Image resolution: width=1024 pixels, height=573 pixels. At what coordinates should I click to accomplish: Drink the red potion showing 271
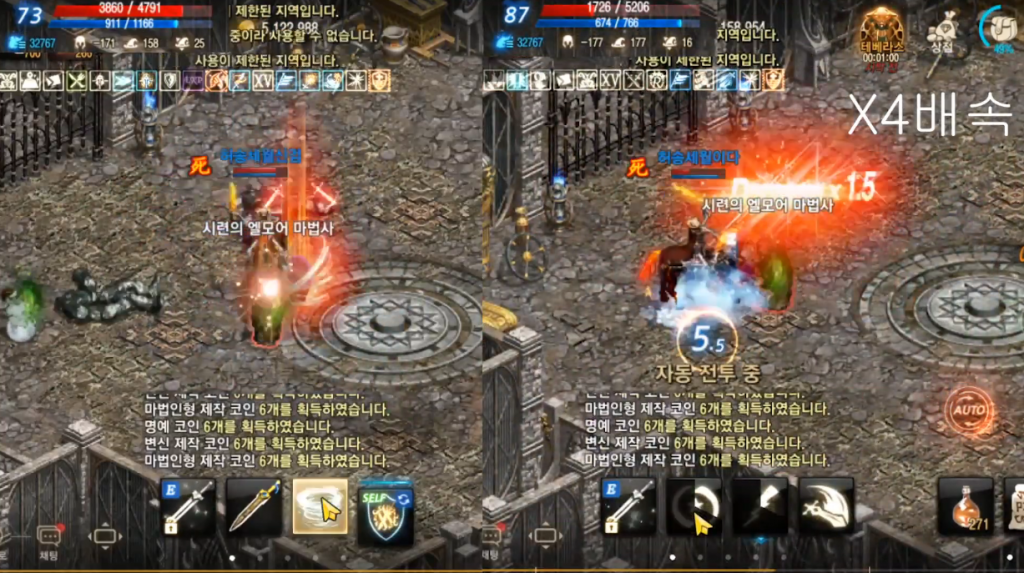(965, 506)
